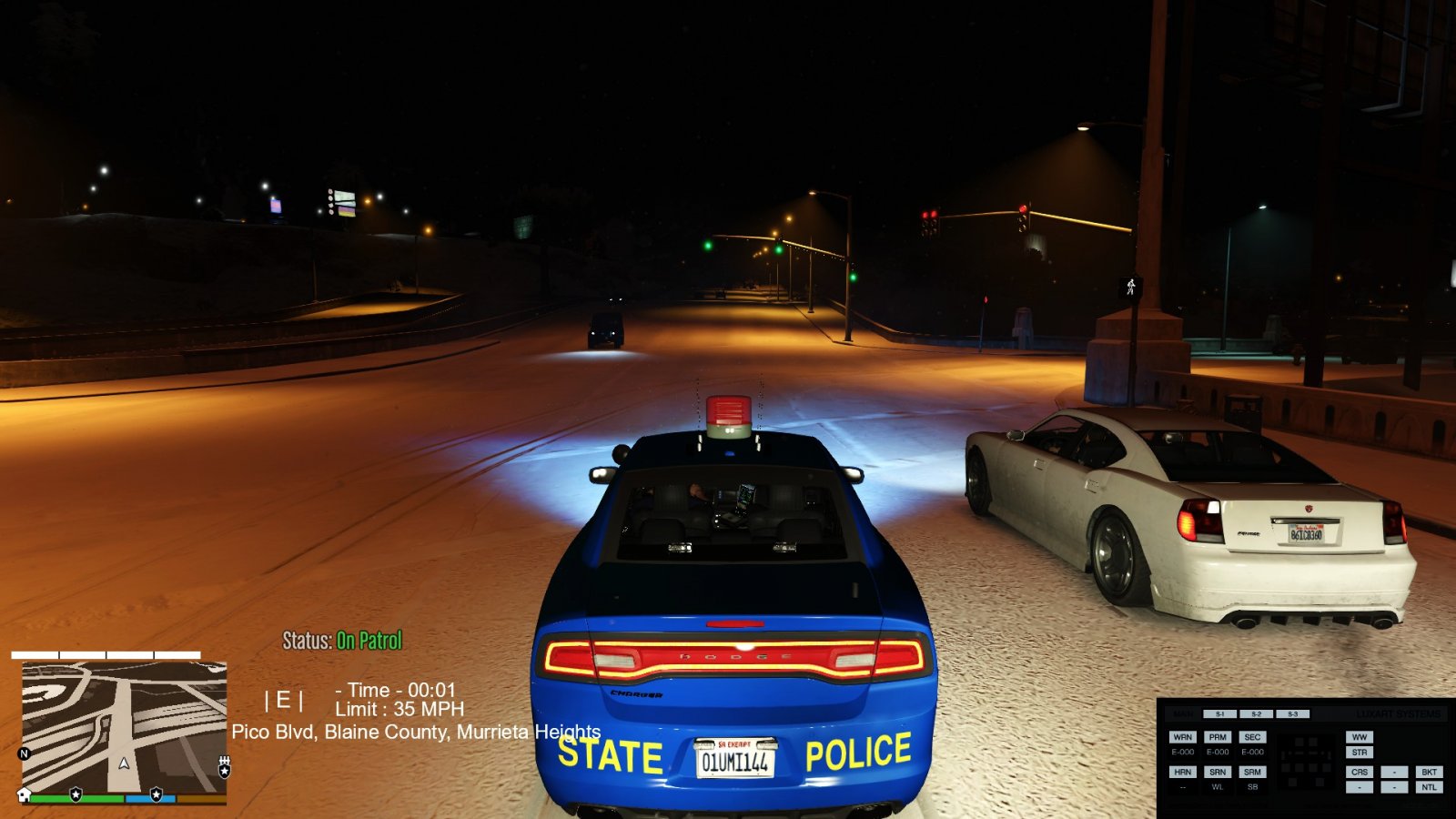This screenshot has height=819, width=1456.
Task: Open the MAIN section of siren controller
Action: pos(1184,714)
